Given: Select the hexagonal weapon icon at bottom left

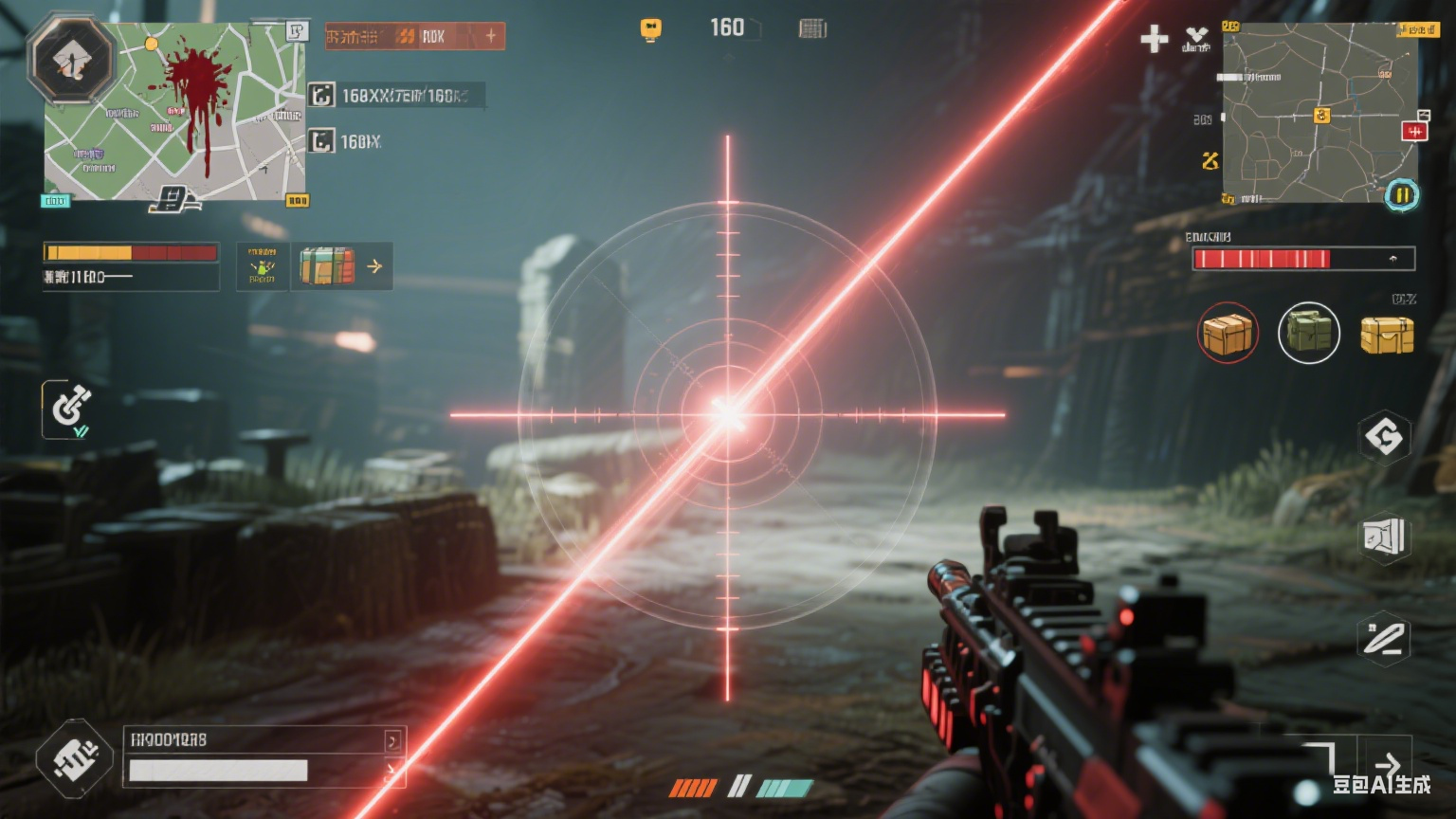Looking at the screenshot, I should pyautogui.click(x=75, y=758).
